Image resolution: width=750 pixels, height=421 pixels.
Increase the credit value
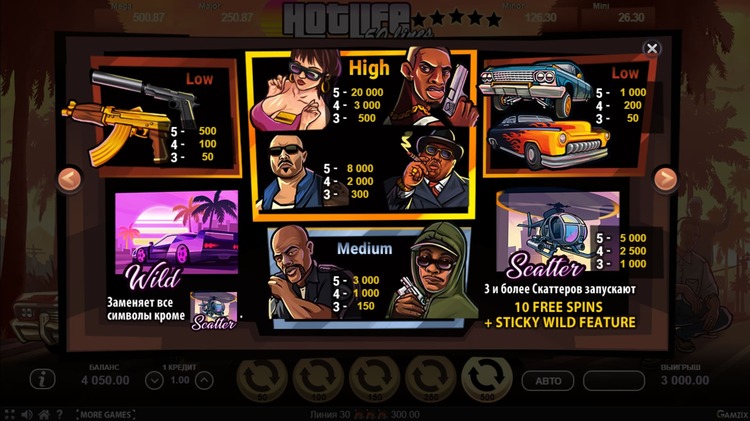tap(203, 380)
